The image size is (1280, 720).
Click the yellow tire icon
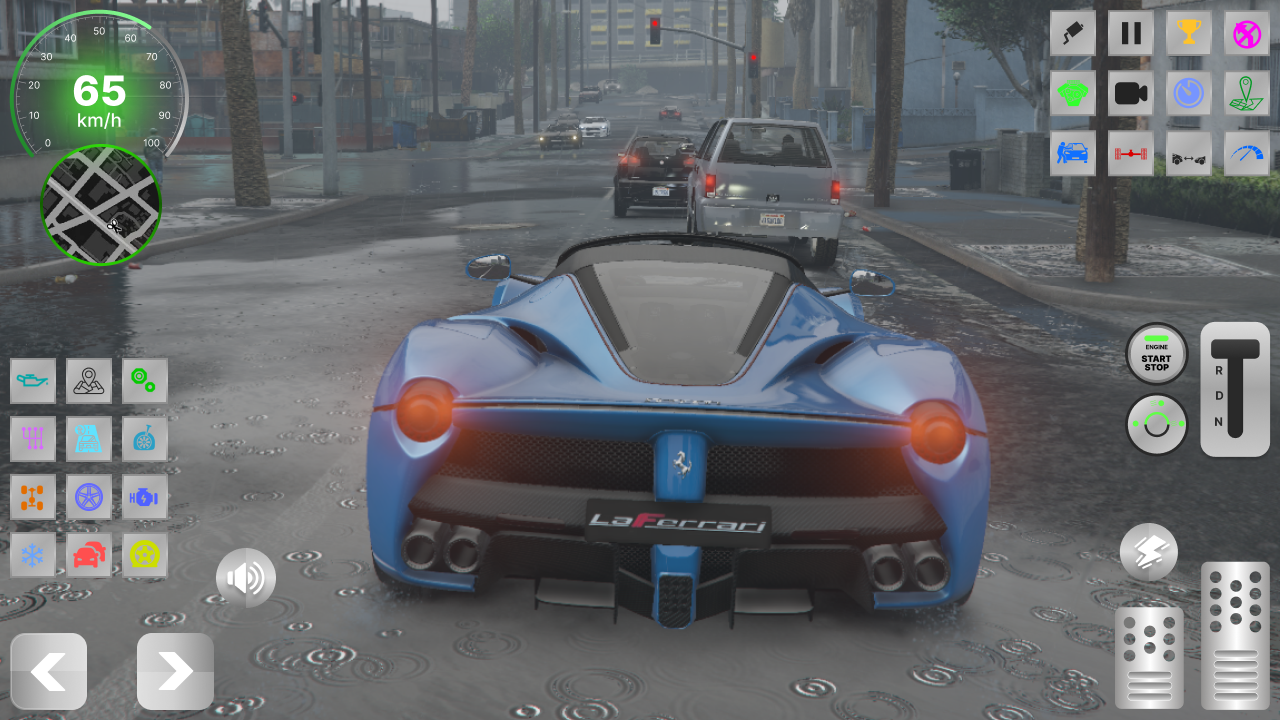point(145,554)
